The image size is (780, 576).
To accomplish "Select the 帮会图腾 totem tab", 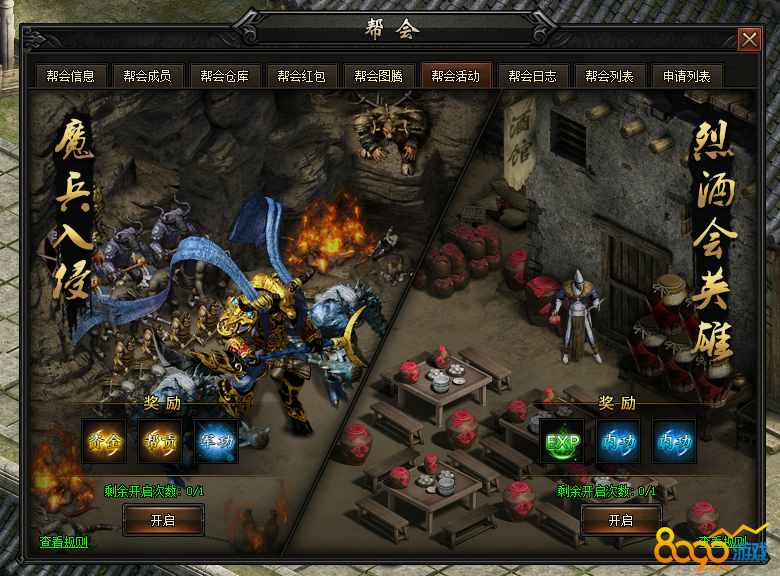I will pos(379,76).
